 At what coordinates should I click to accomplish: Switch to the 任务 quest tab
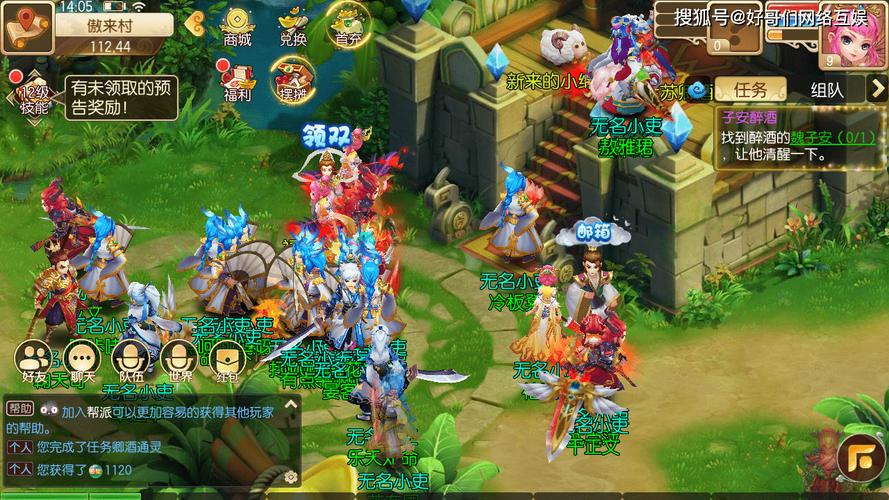point(751,89)
